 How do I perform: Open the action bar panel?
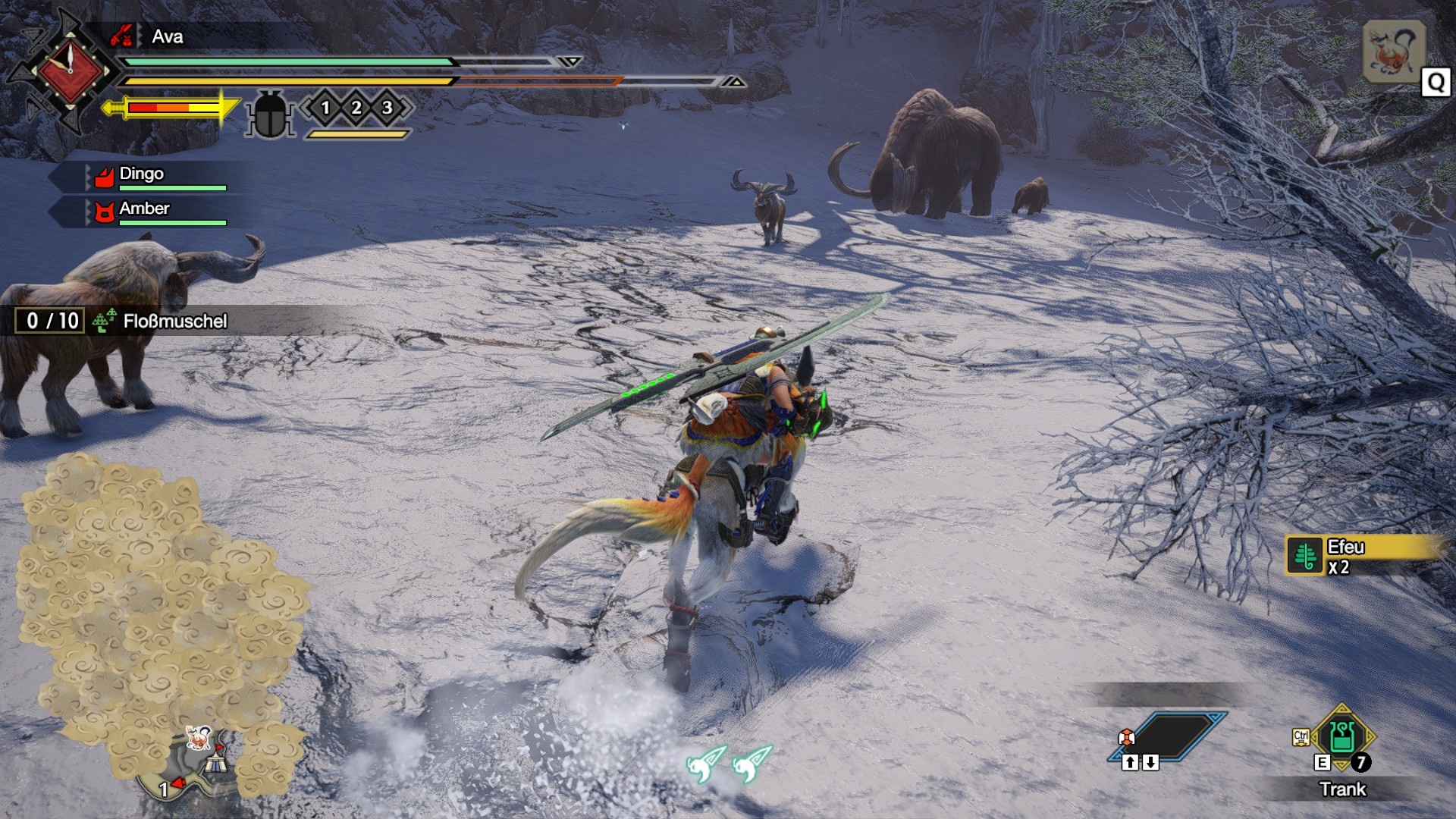[x=1169, y=736]
